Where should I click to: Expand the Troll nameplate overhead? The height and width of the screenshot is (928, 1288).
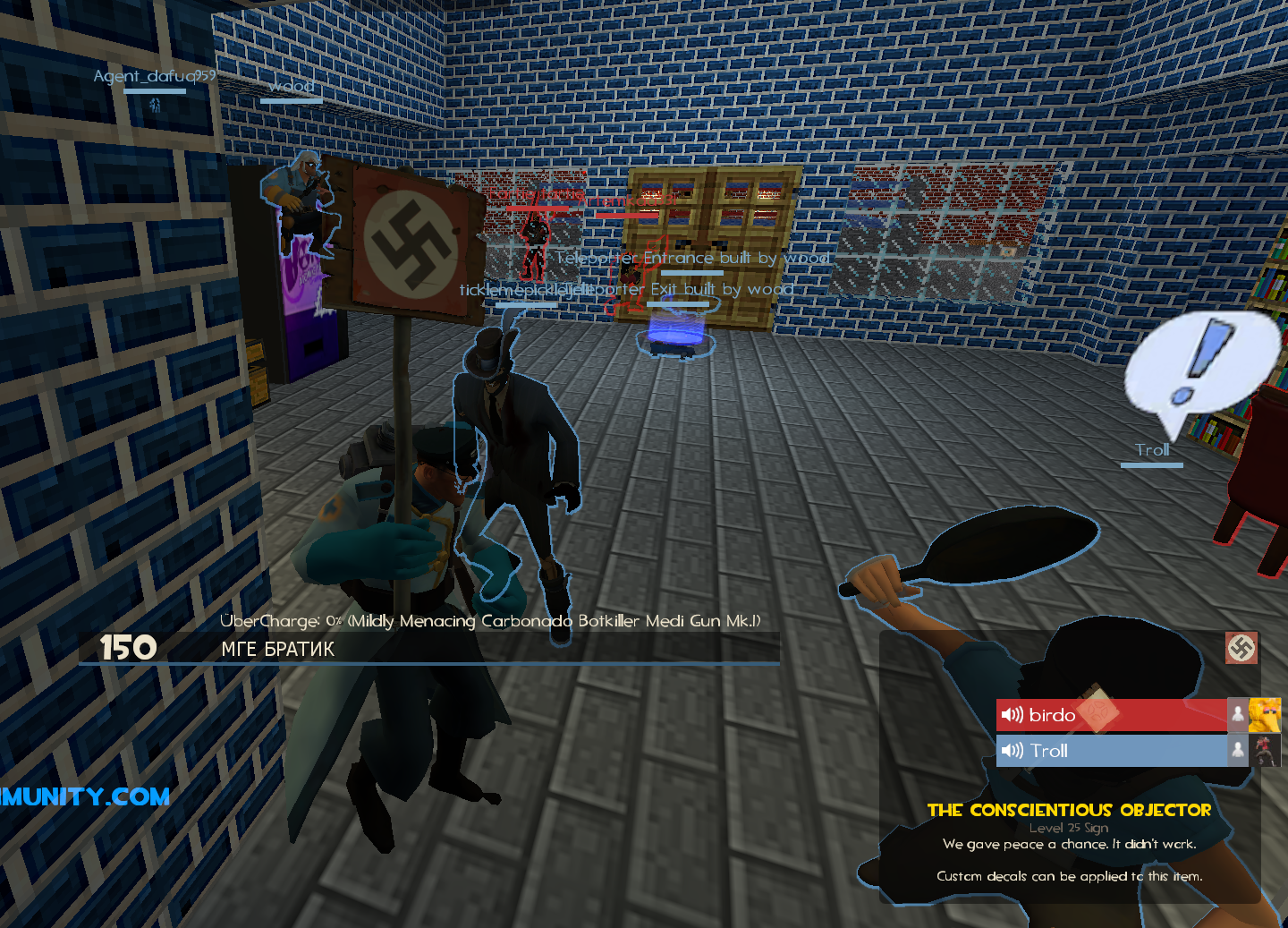(x=1152, y=450)
